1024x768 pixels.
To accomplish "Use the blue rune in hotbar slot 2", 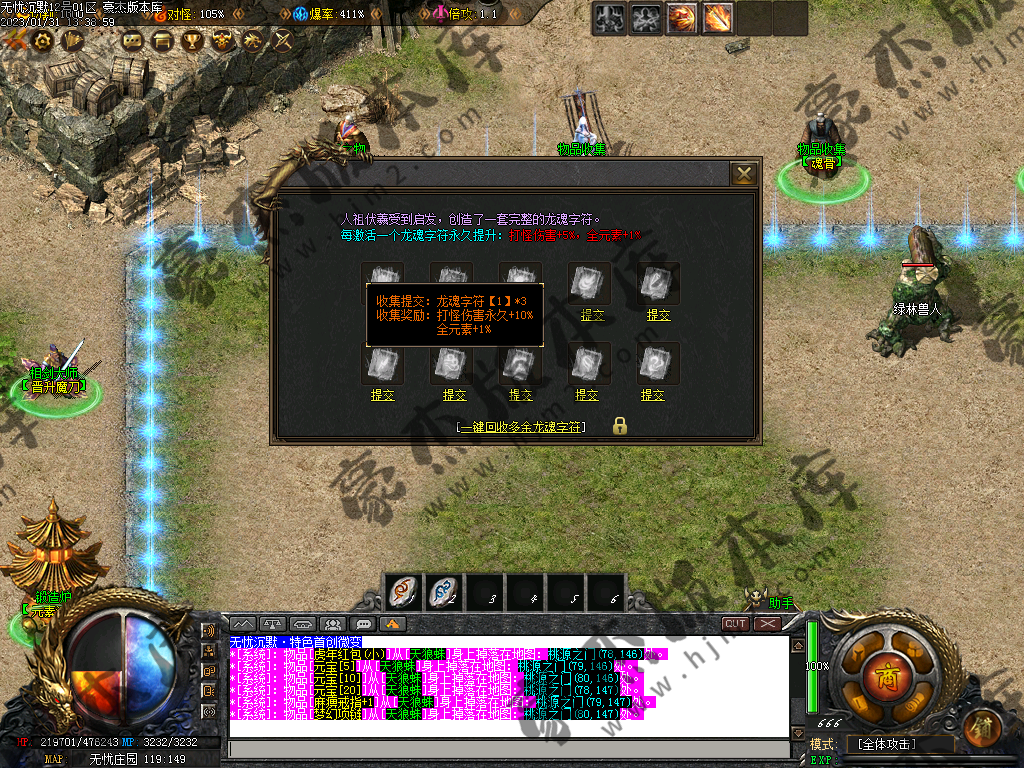I will pos(444,592).
